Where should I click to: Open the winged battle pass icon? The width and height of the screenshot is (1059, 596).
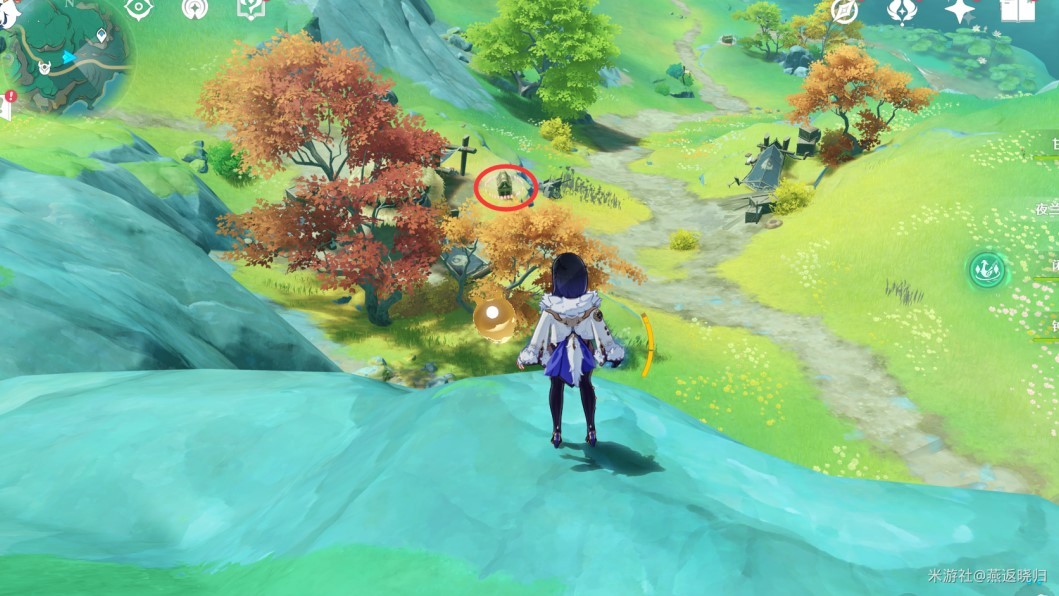click(x=901, y=10)
